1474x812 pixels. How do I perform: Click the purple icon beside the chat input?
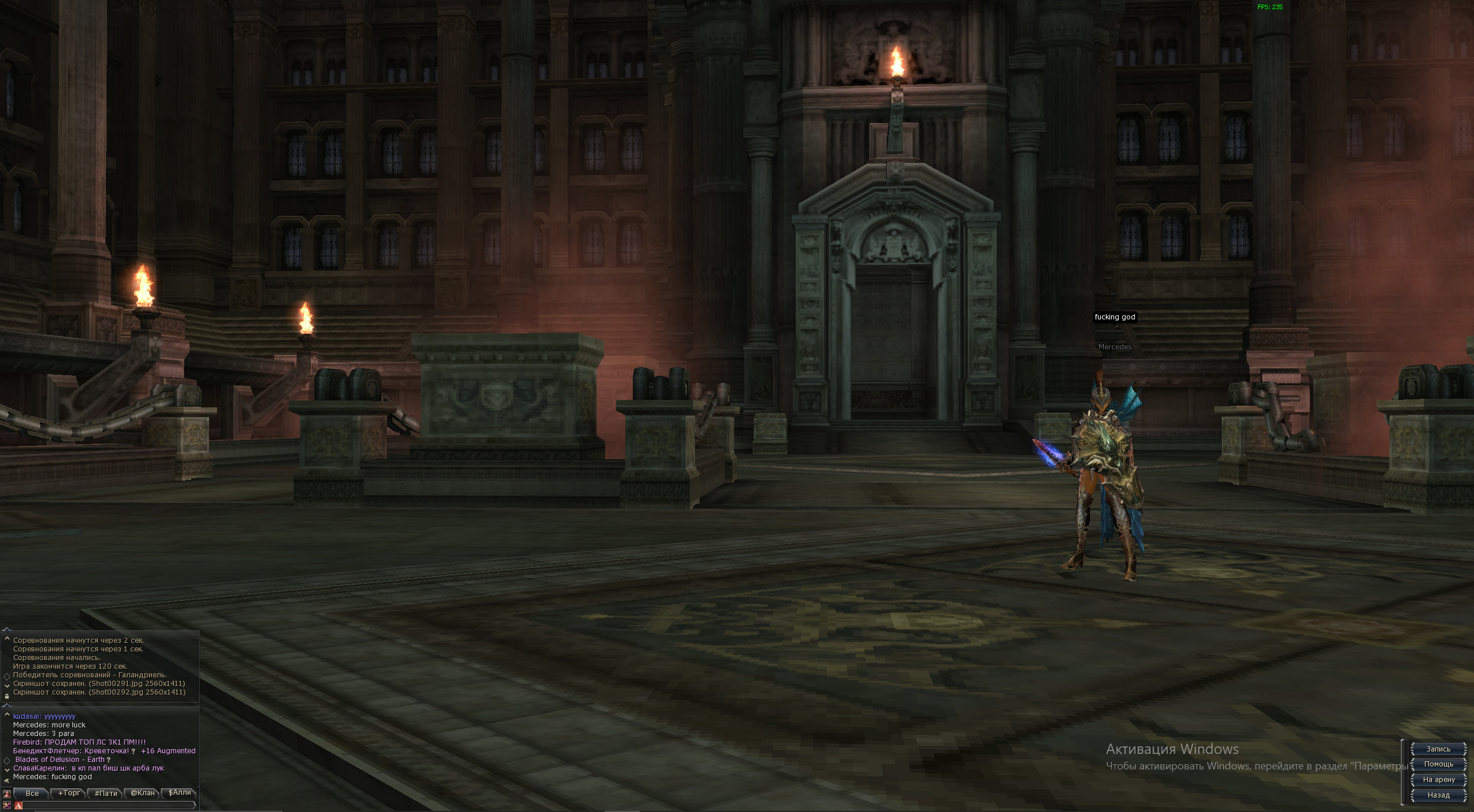coord(7,805)
